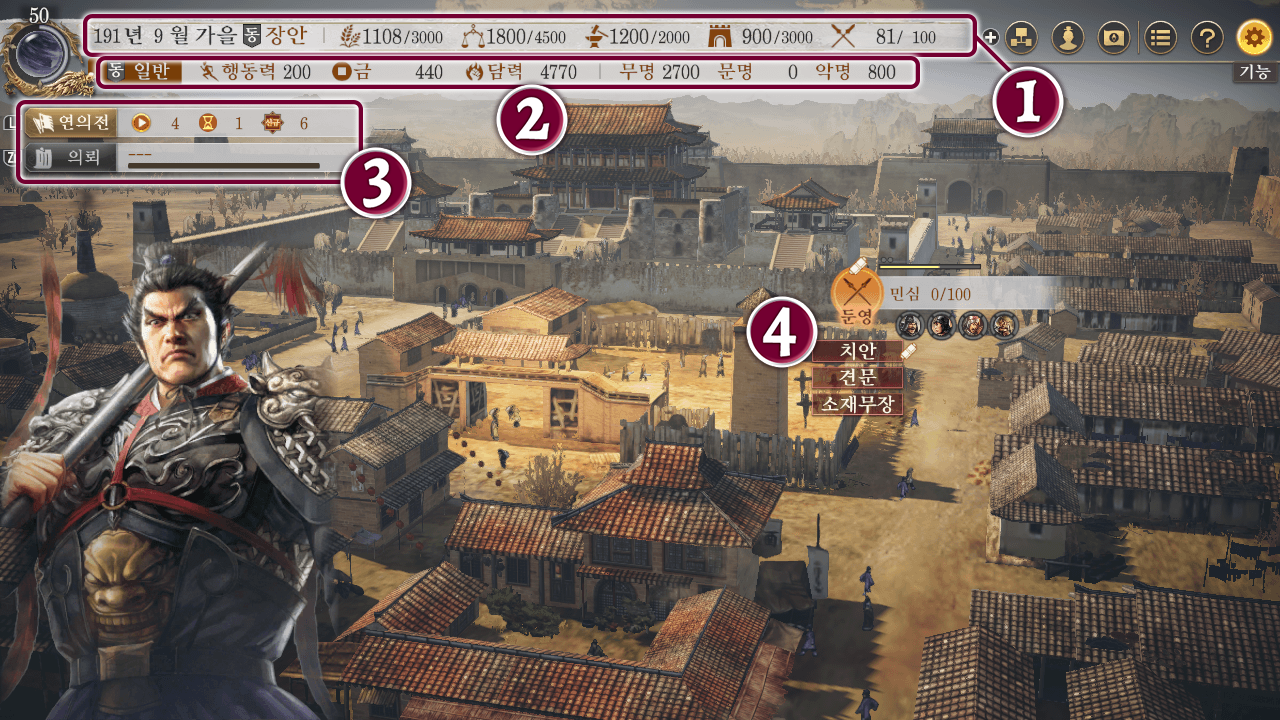This screenshot has width=1280, height=720.
Task: Select the last officer portrait under 민심
Action: pos(1003,325)
